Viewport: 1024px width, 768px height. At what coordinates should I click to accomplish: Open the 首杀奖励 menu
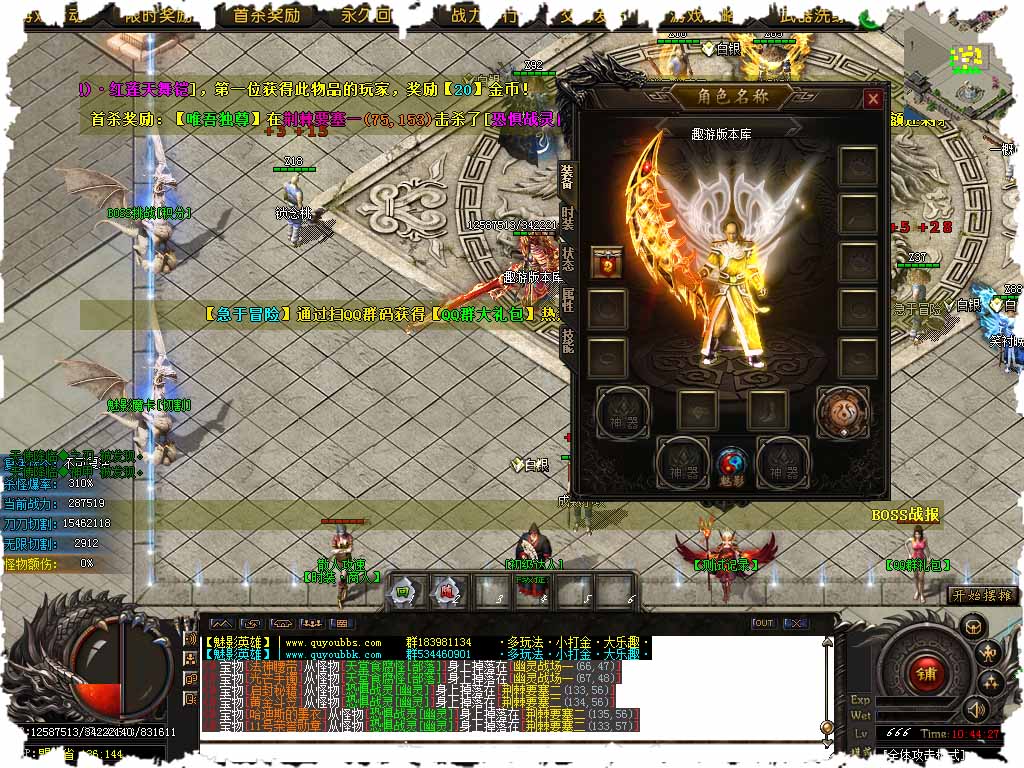point(266,16)
